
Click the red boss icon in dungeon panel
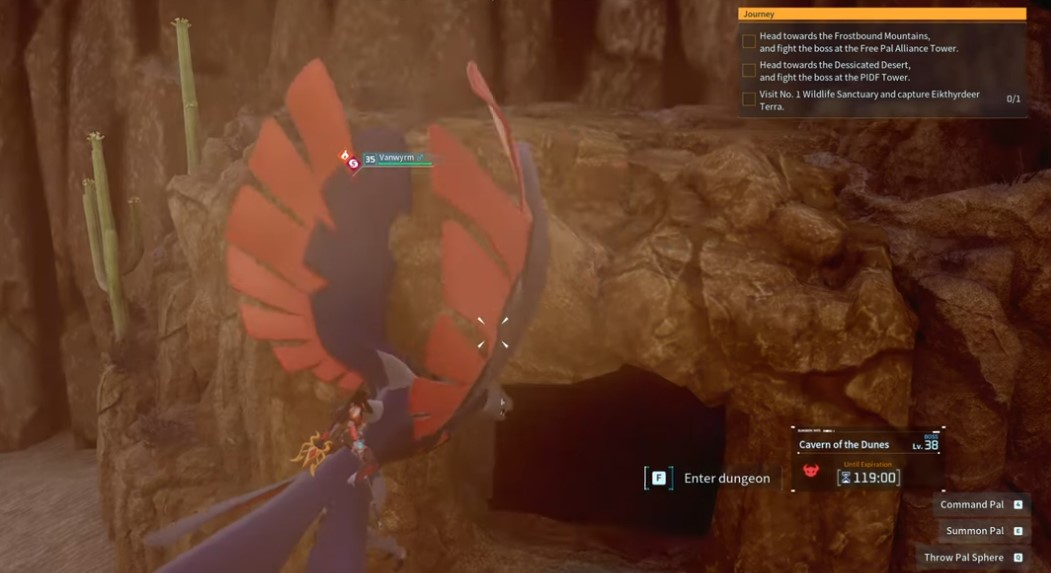(x=811, y=470)
